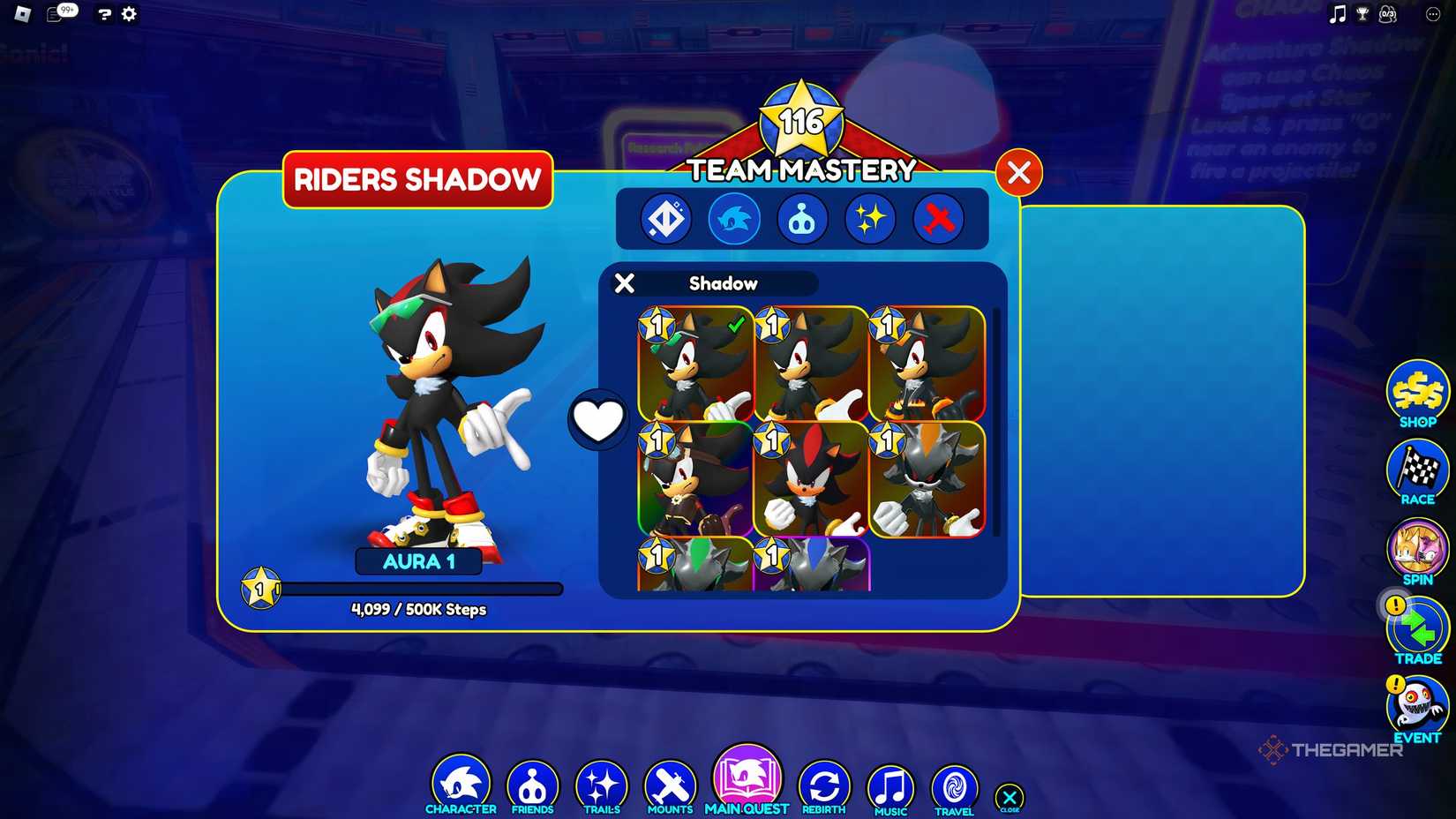Open the Roblox settings gear at top left

click(x=129, y=14)
